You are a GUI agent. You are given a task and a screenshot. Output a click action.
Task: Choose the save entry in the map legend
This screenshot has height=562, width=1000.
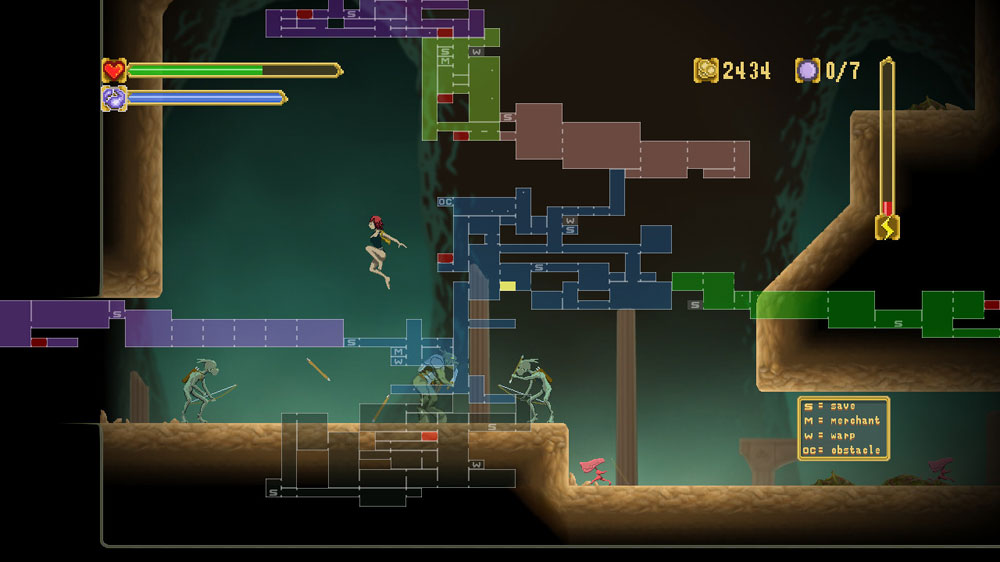point(842,407)
